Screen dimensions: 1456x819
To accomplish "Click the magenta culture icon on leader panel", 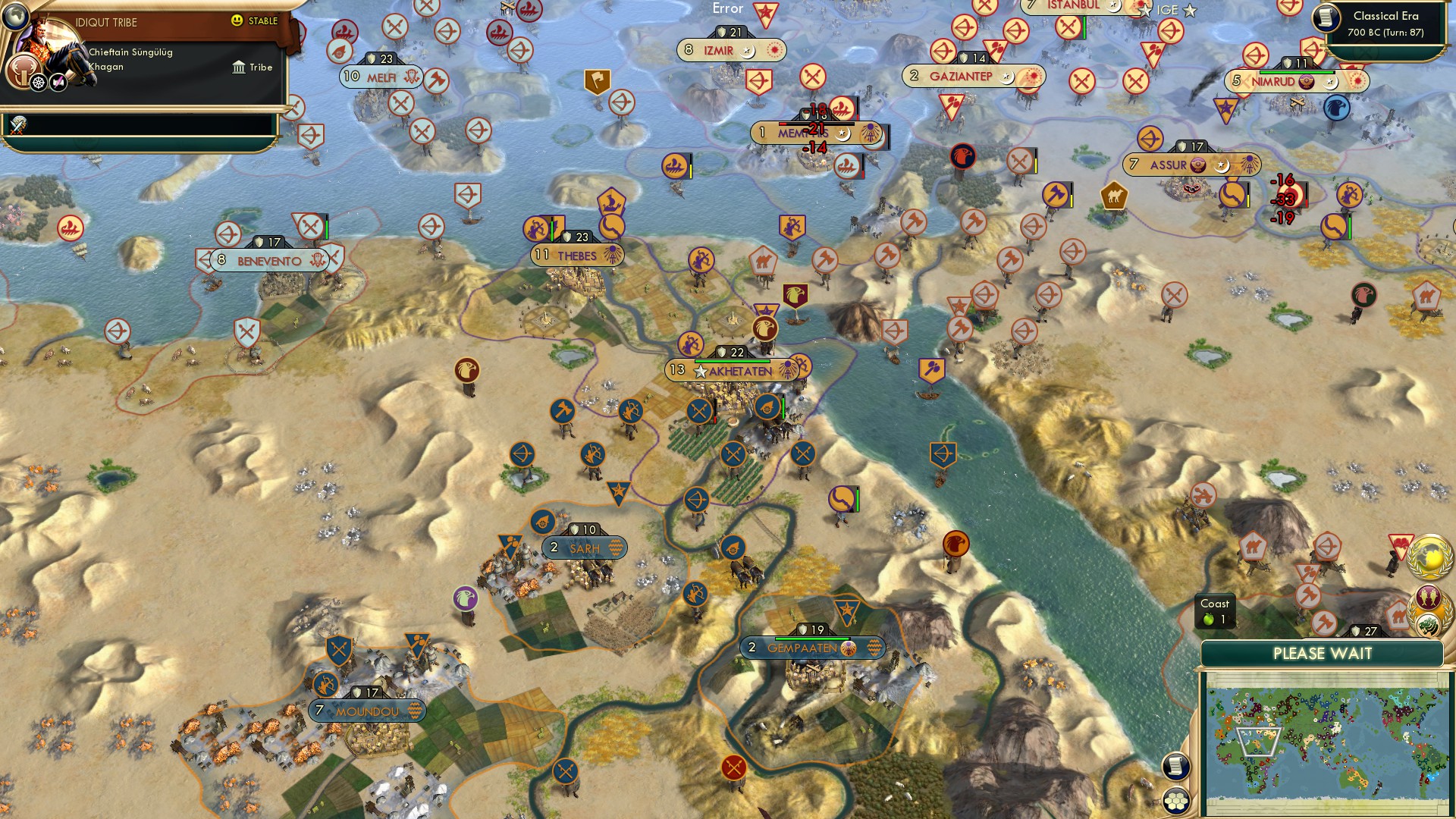I will pos(58,81).
